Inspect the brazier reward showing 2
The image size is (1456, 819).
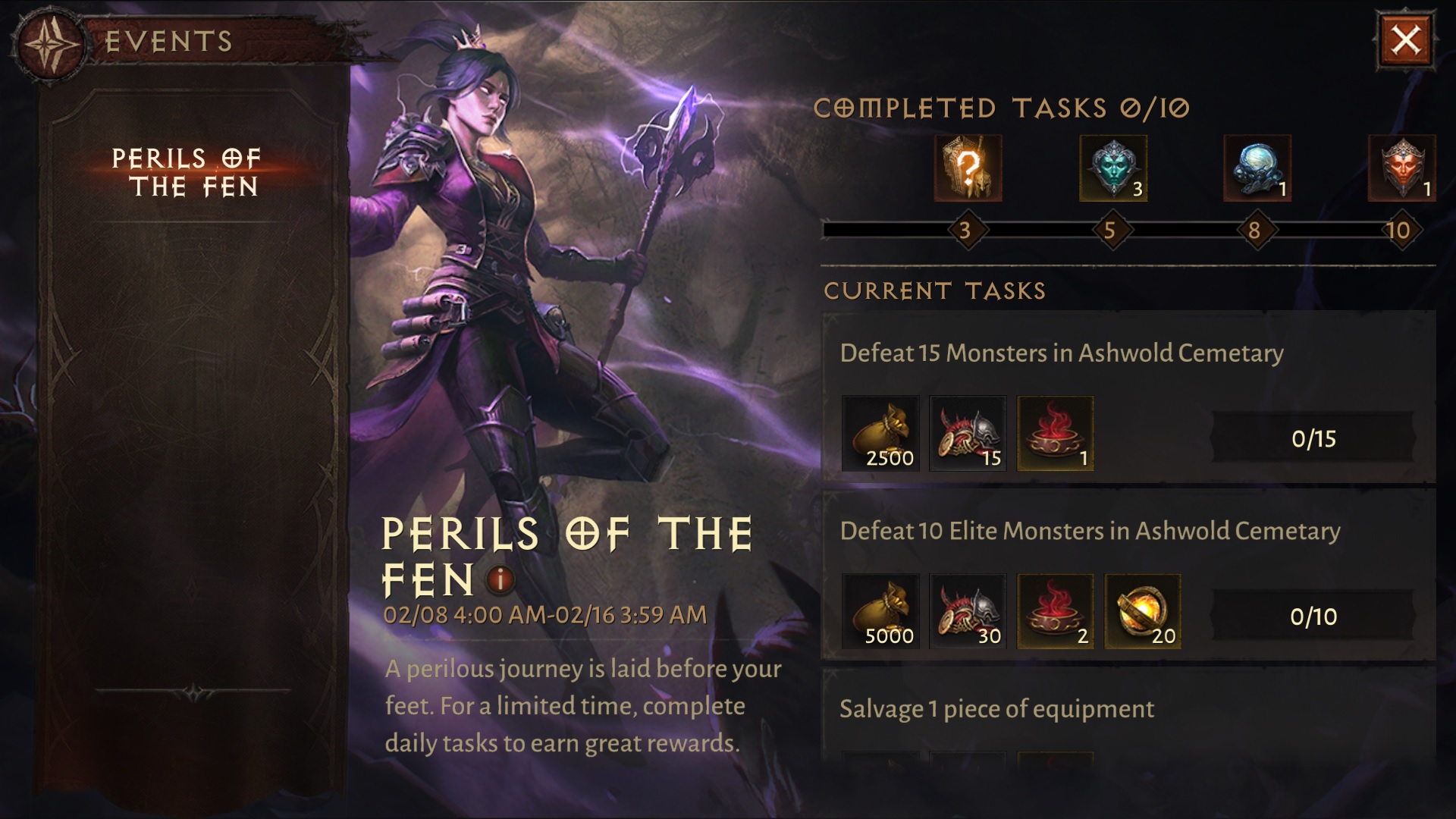[x=1055, y=611]
